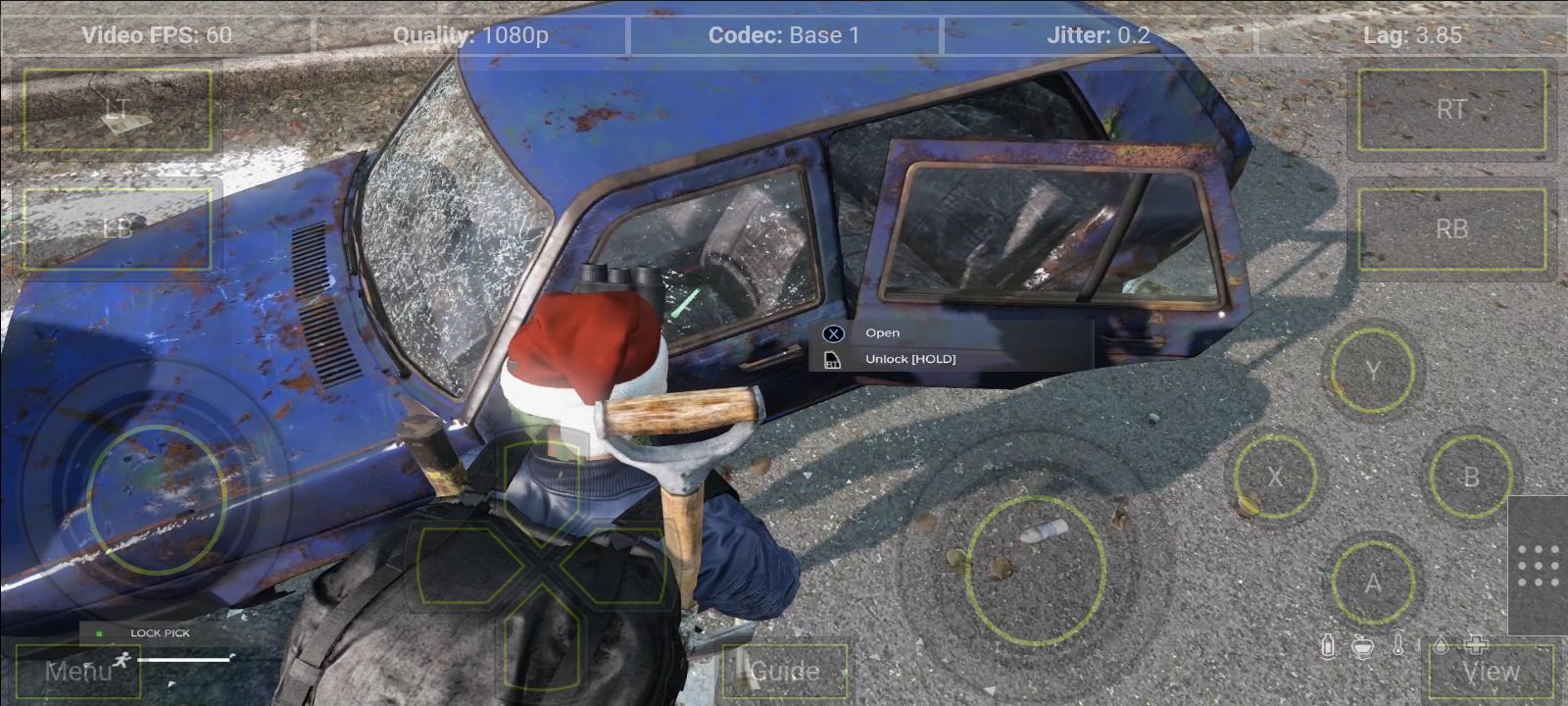
Task: Toggle sprint with the running figure icon
Action: (122, 660)
